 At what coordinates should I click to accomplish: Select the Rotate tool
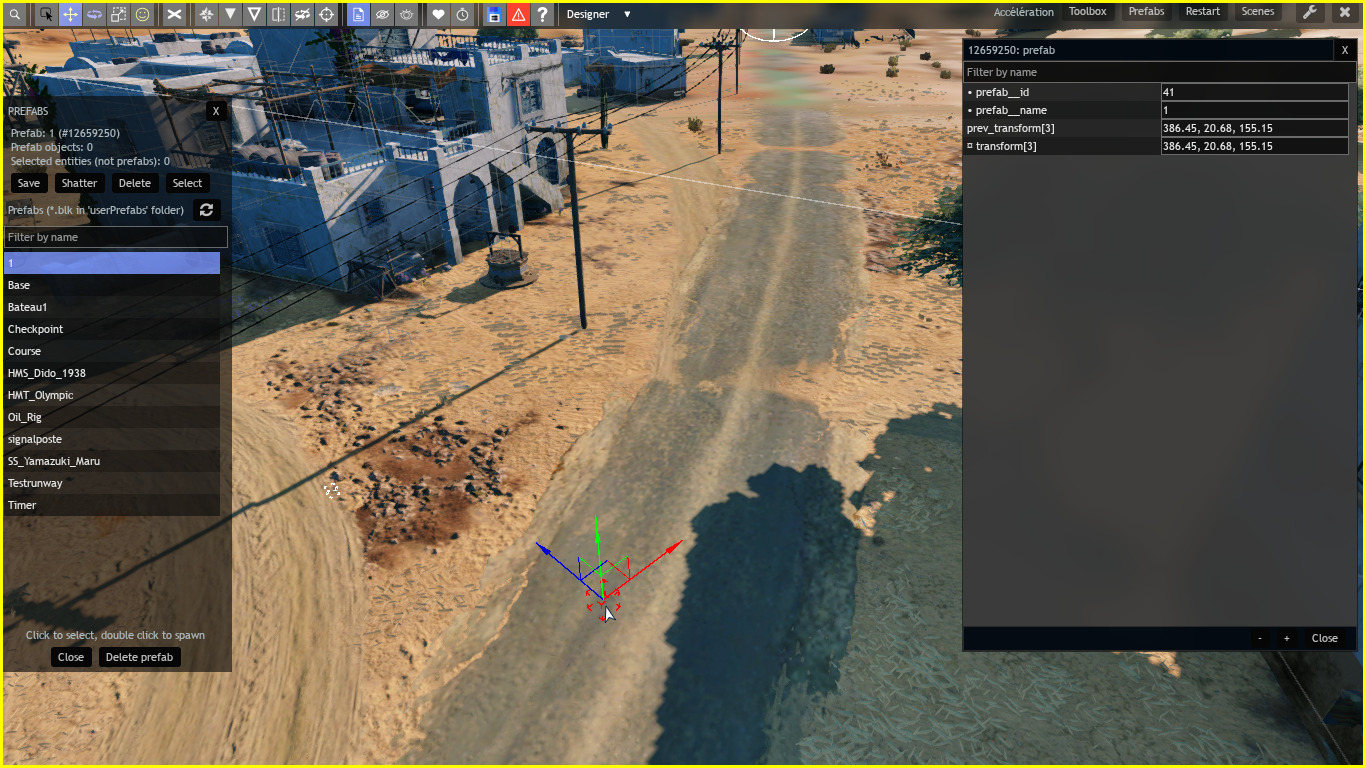click(92, 15)
